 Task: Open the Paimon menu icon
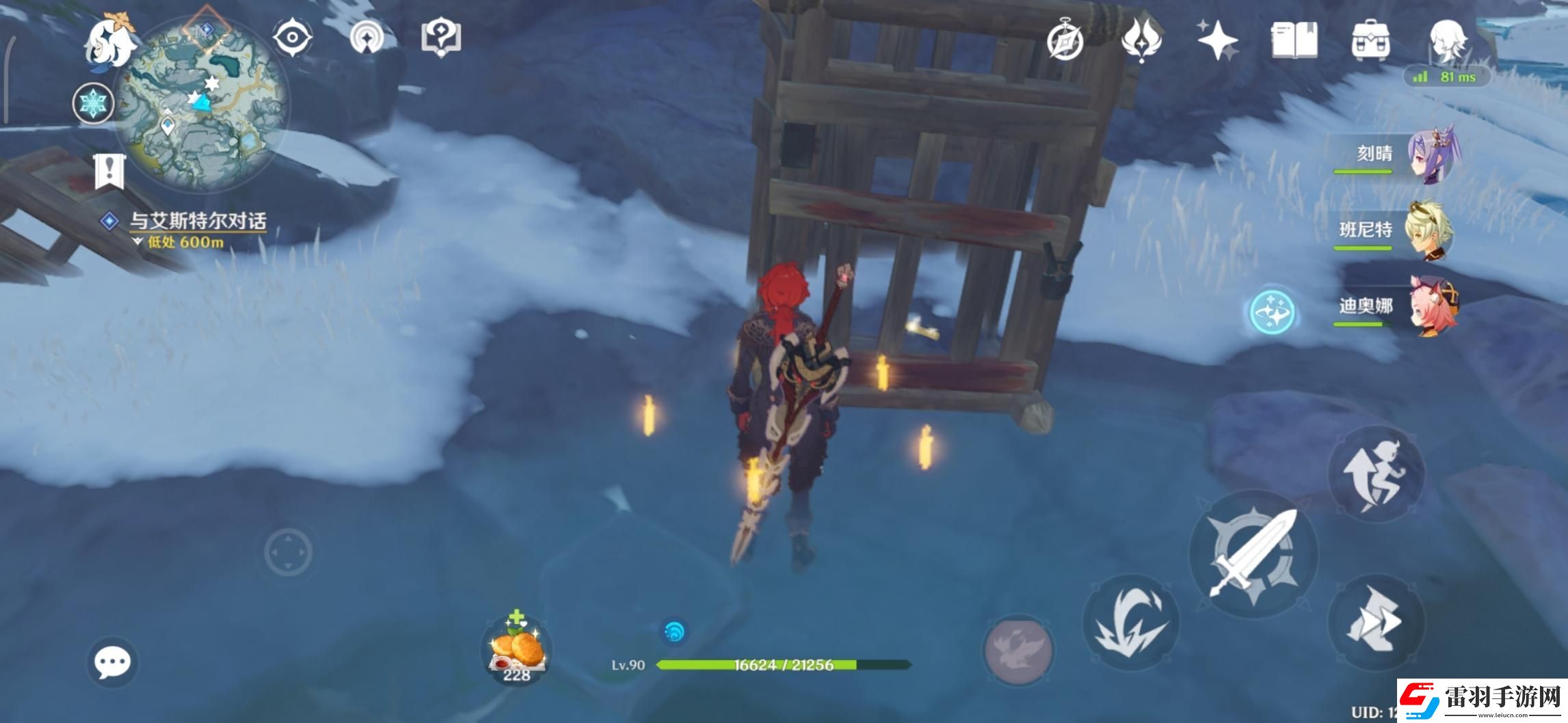point(108,41)
